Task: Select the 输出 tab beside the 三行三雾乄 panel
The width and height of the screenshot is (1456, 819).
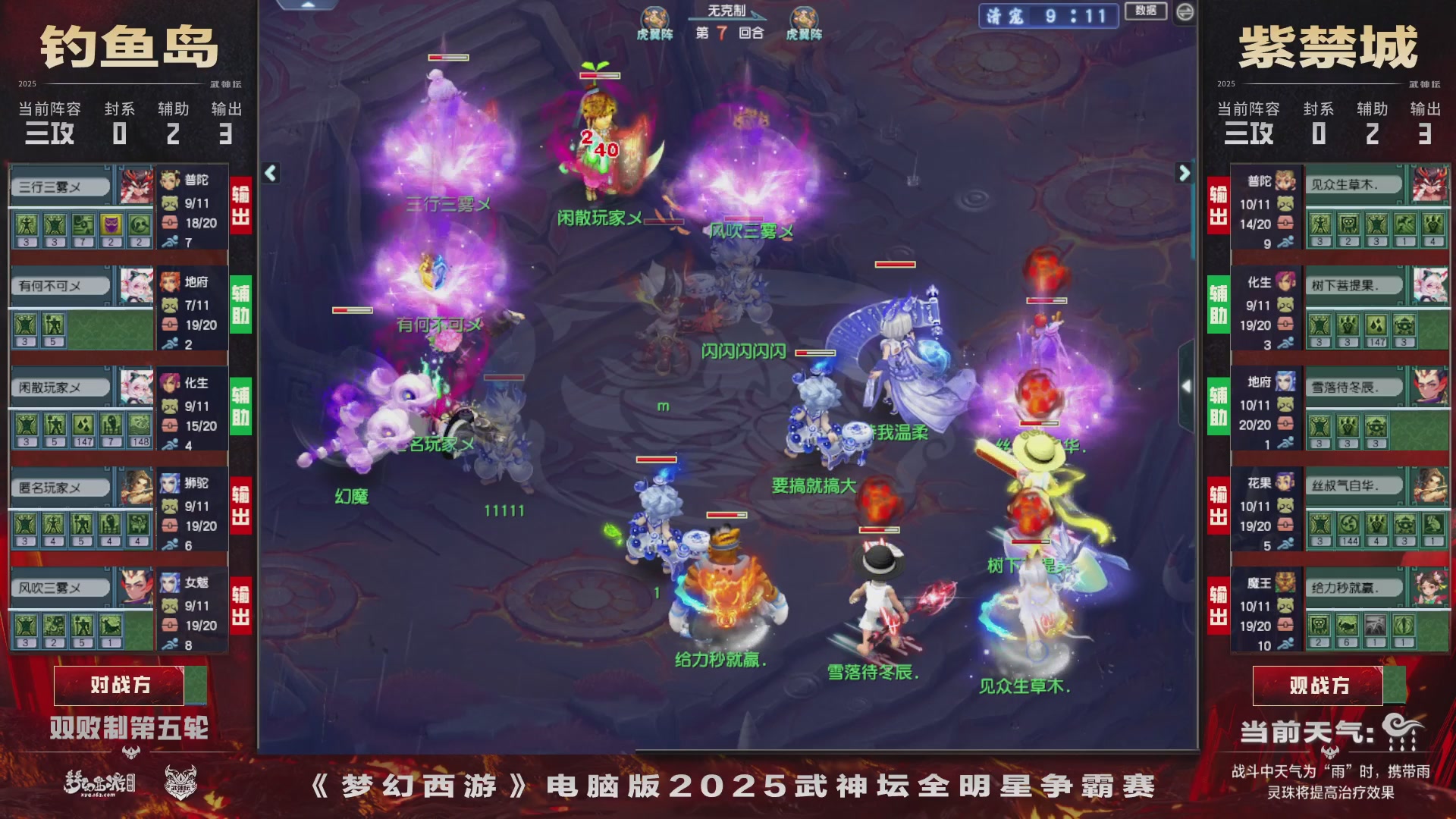Action: (x=240, y=207)
